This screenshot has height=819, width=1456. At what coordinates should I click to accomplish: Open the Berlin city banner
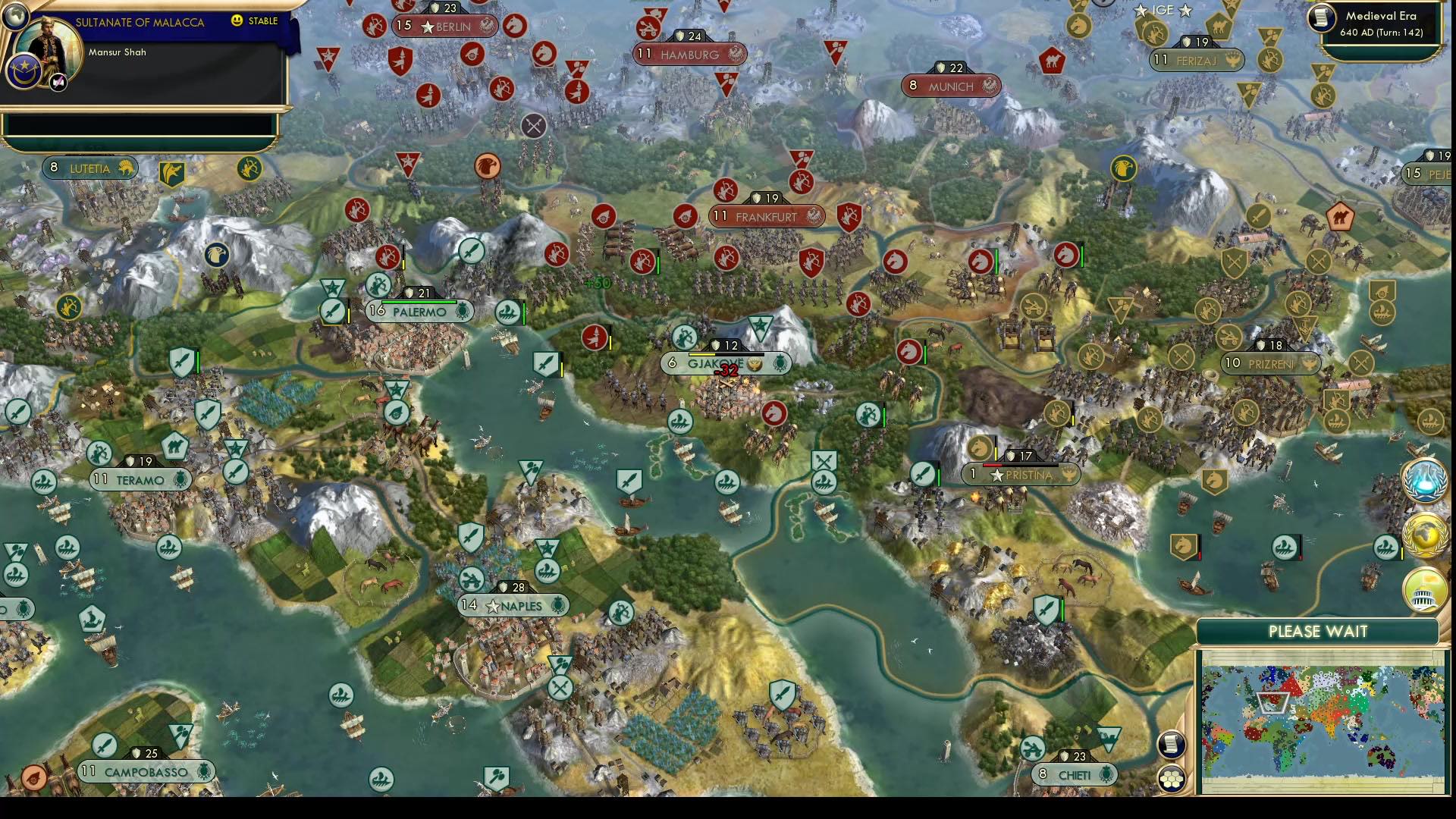click(447, 25)
